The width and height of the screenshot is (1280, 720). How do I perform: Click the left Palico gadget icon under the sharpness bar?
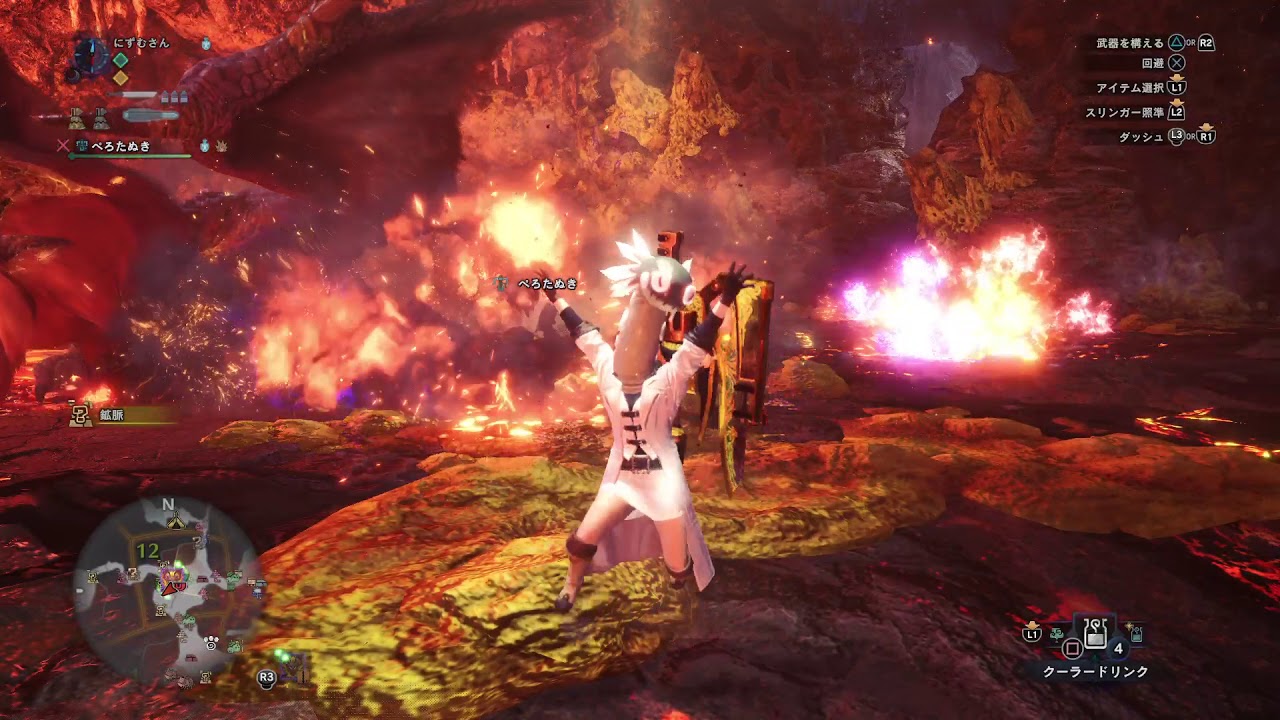[76, 117]
